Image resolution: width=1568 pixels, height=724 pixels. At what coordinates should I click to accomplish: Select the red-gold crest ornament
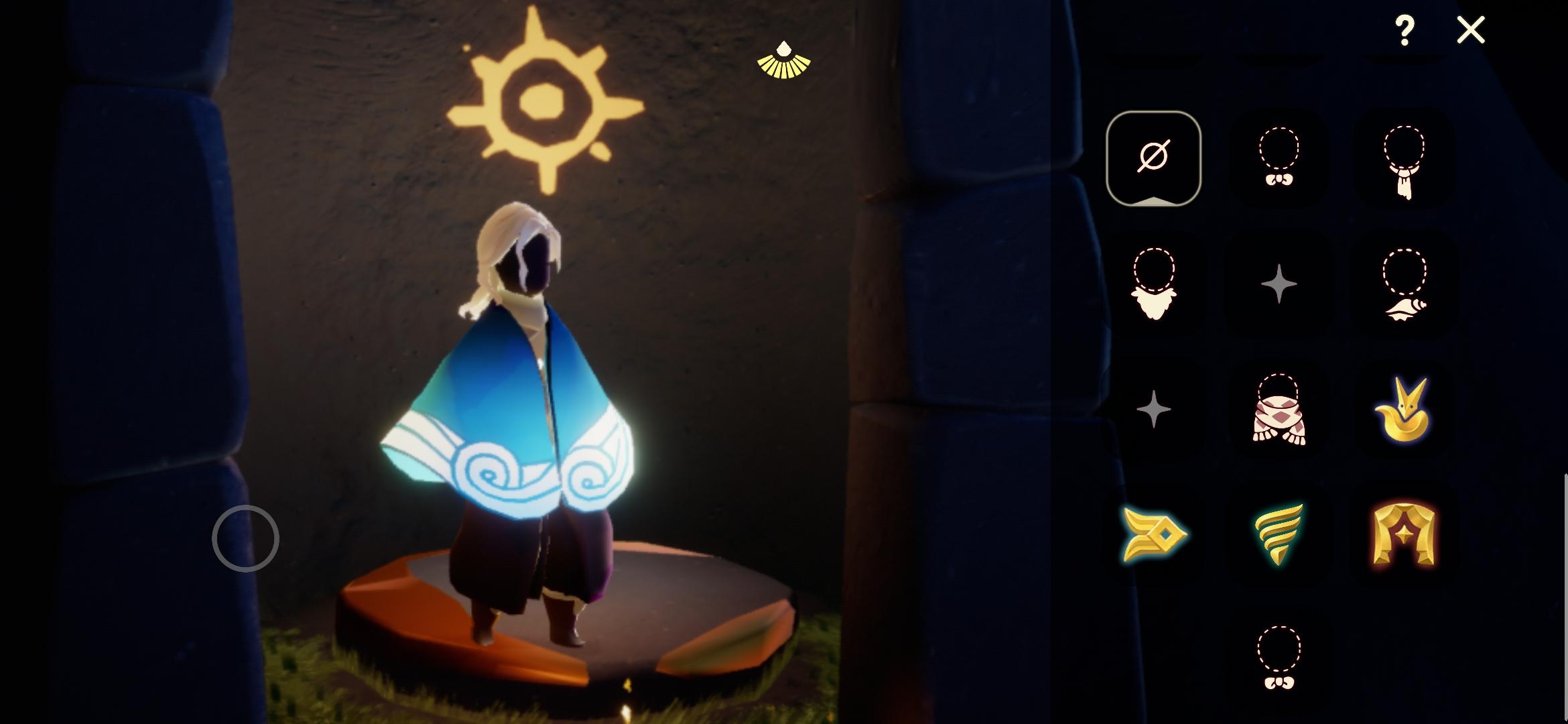pyautogui.click(x=1407, y=536)
